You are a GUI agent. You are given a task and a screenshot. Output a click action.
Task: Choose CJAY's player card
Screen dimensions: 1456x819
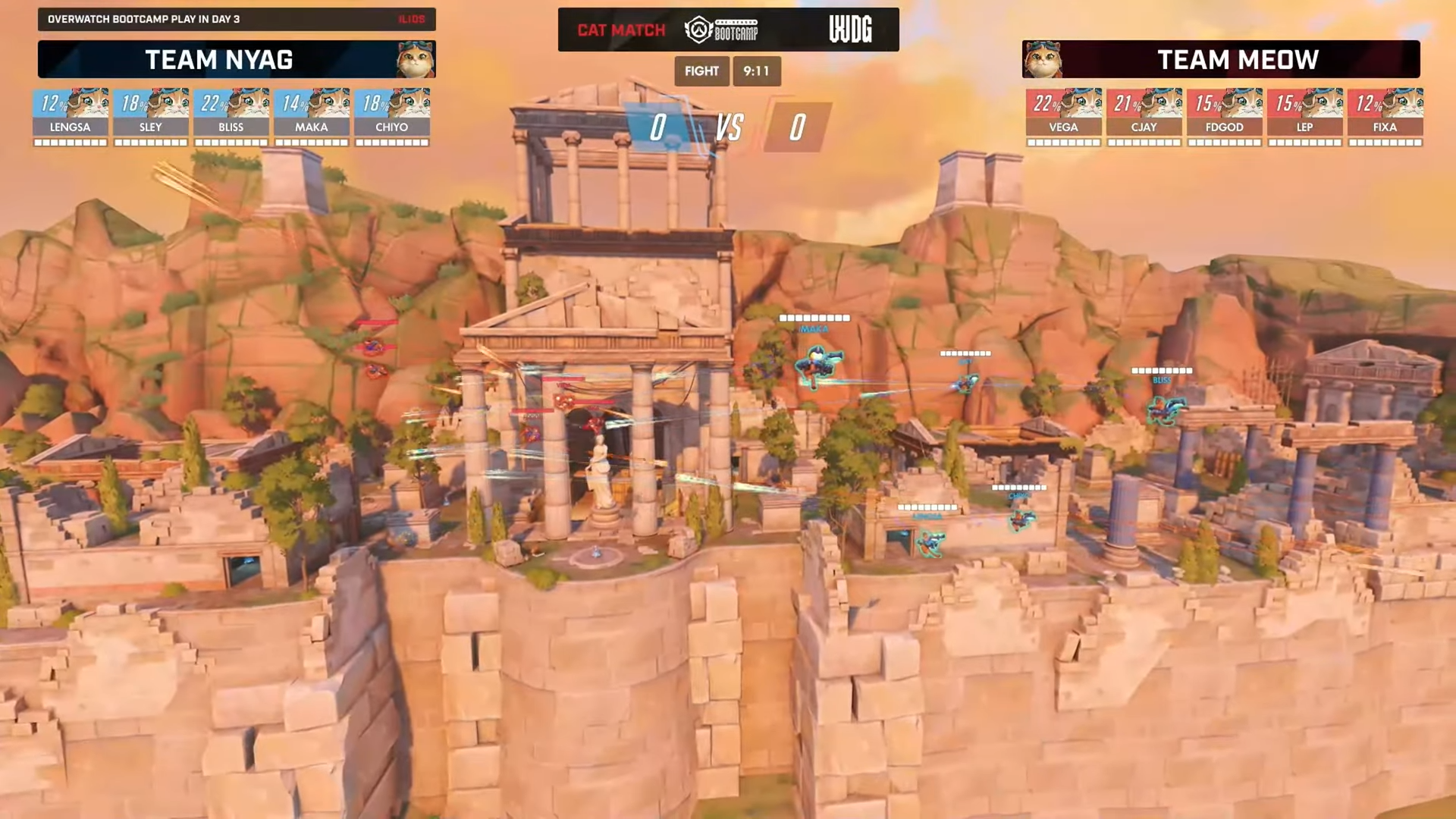(1144, 116)
